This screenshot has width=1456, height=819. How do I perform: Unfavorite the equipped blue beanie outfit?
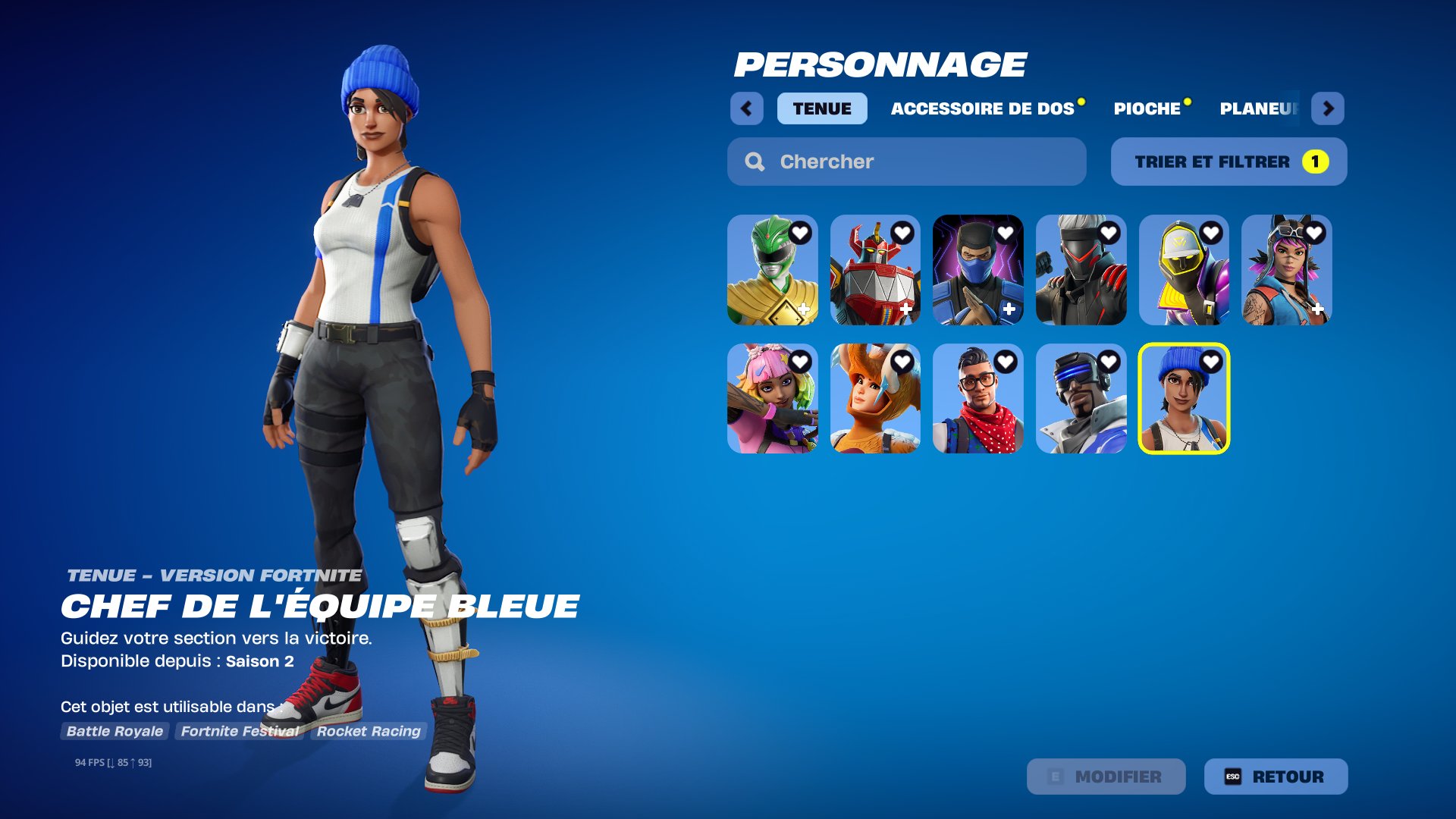point(1211,360)
